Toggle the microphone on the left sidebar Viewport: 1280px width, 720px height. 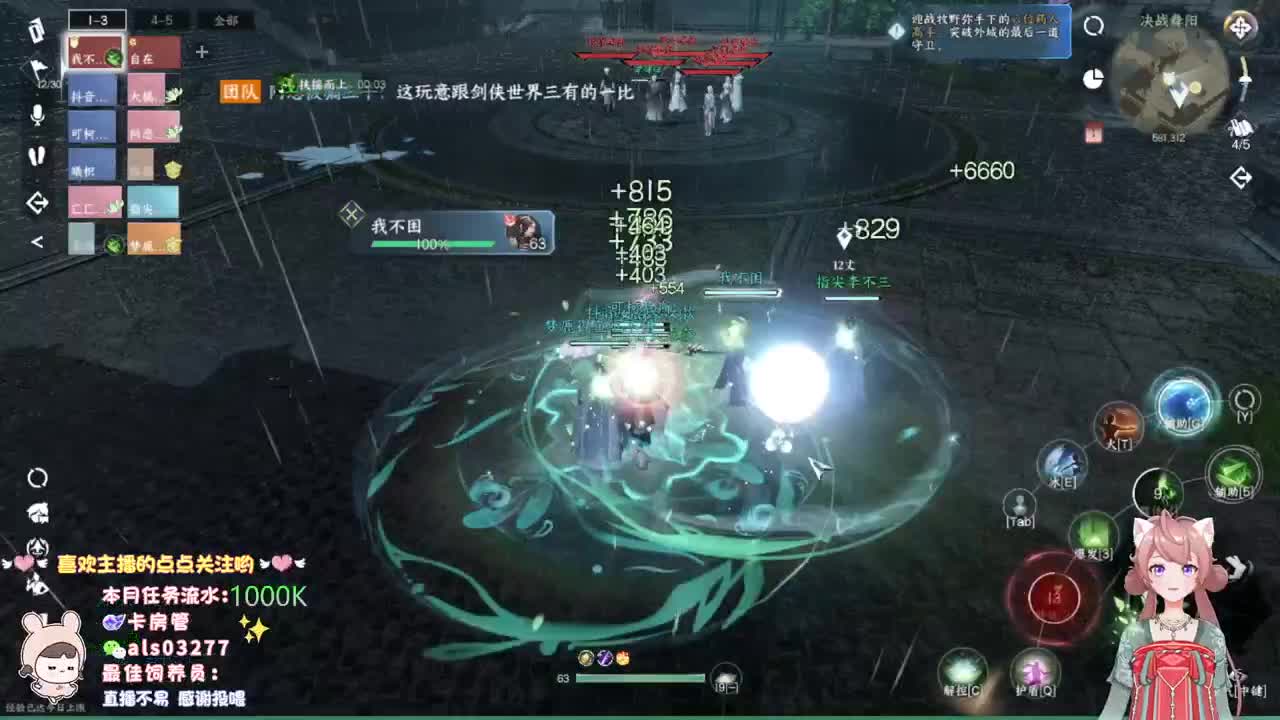pos(36,114)
